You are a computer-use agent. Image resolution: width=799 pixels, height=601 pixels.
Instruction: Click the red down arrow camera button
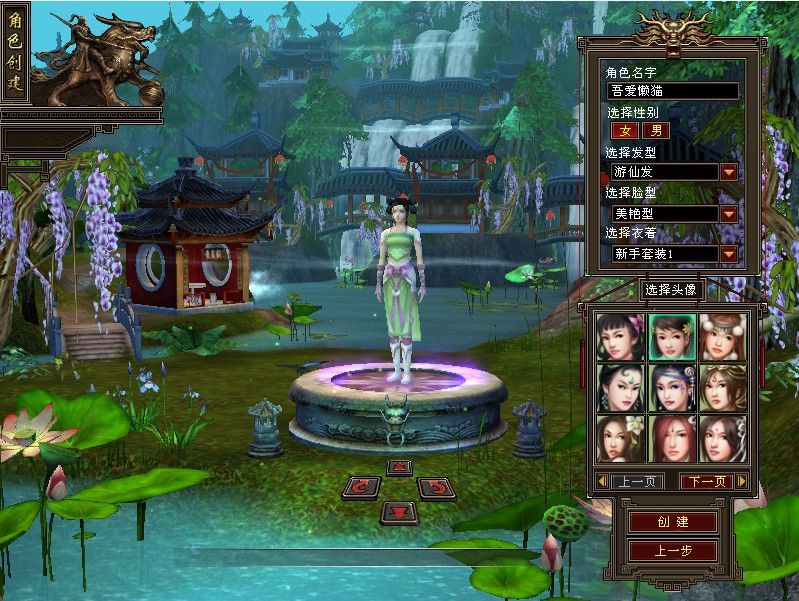coord(399,512)
